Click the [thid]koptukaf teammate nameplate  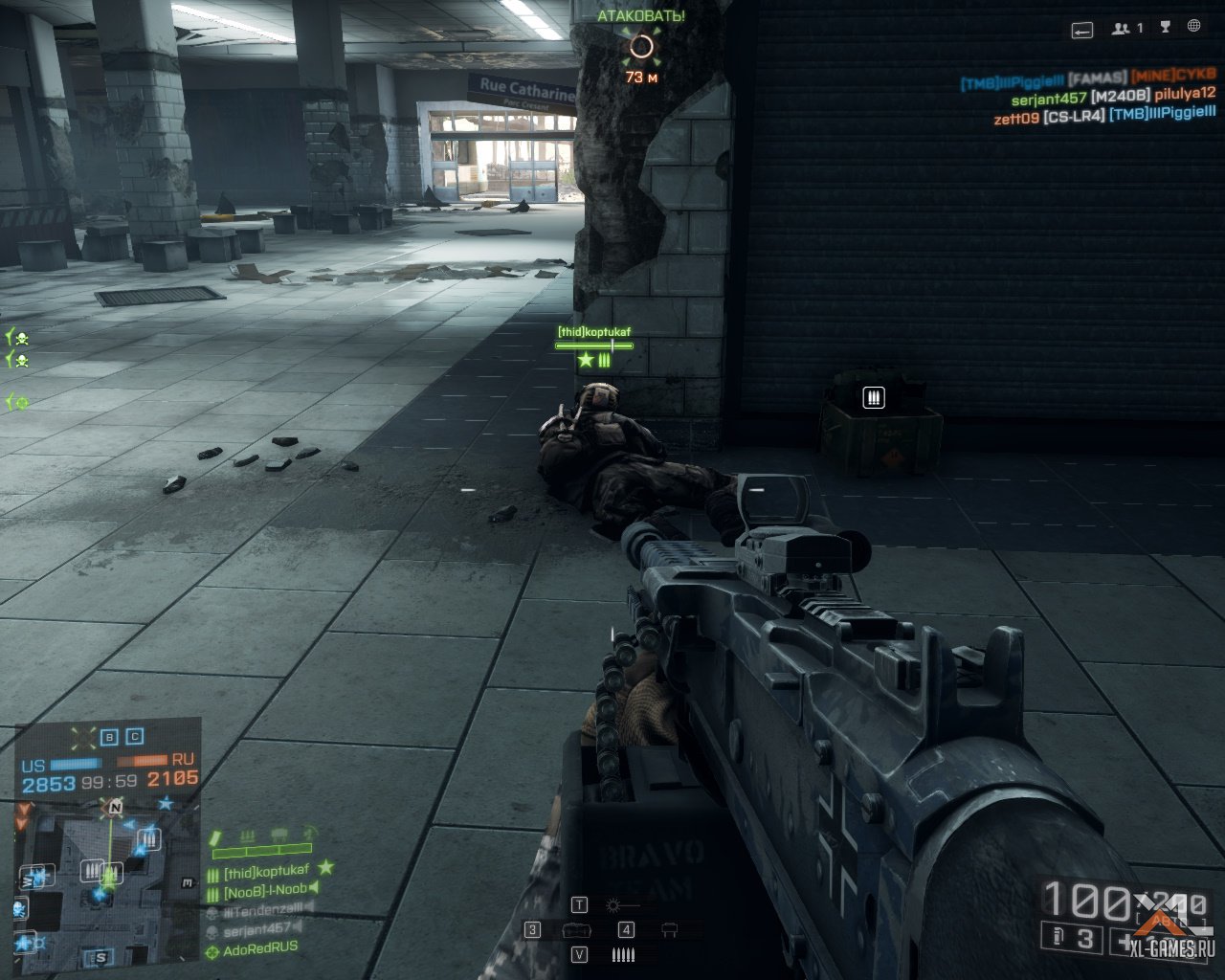(594, 332)
